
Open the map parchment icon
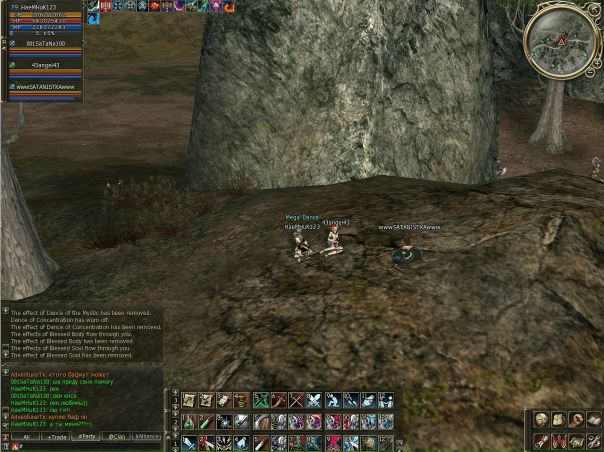point(577,441)
